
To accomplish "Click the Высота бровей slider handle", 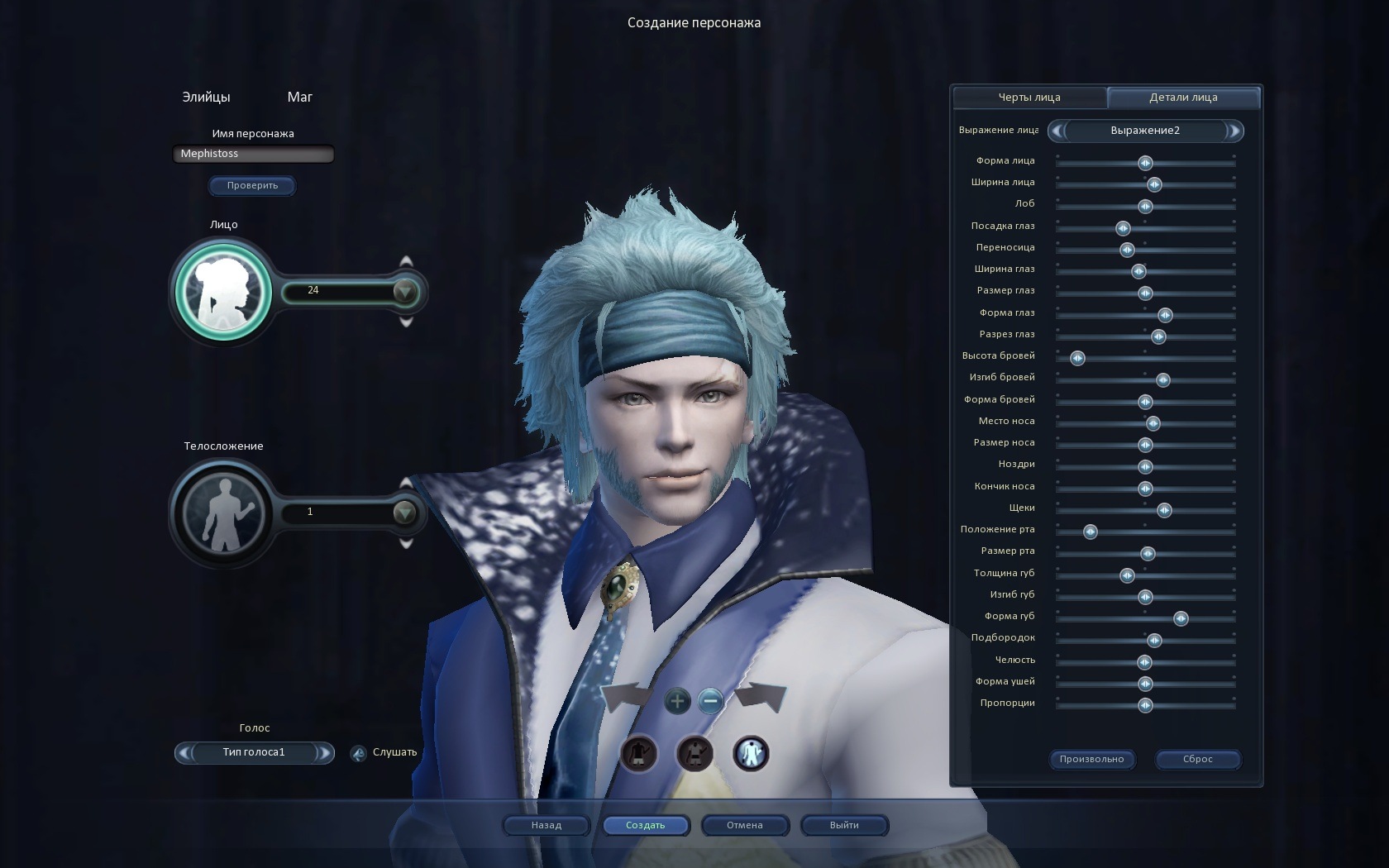I will tap(1077, 358).
